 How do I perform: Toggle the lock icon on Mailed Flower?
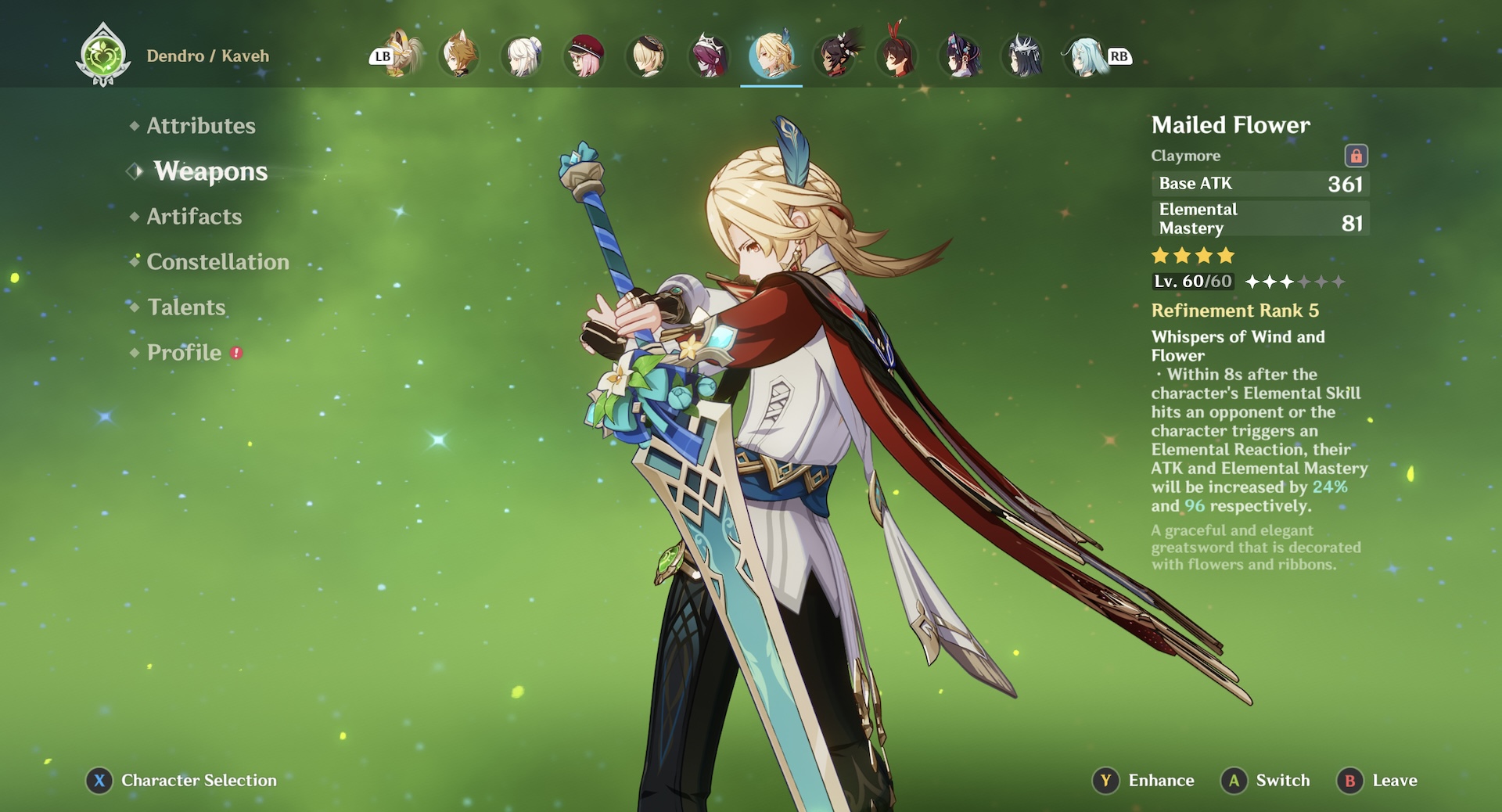pos(1356,156)
